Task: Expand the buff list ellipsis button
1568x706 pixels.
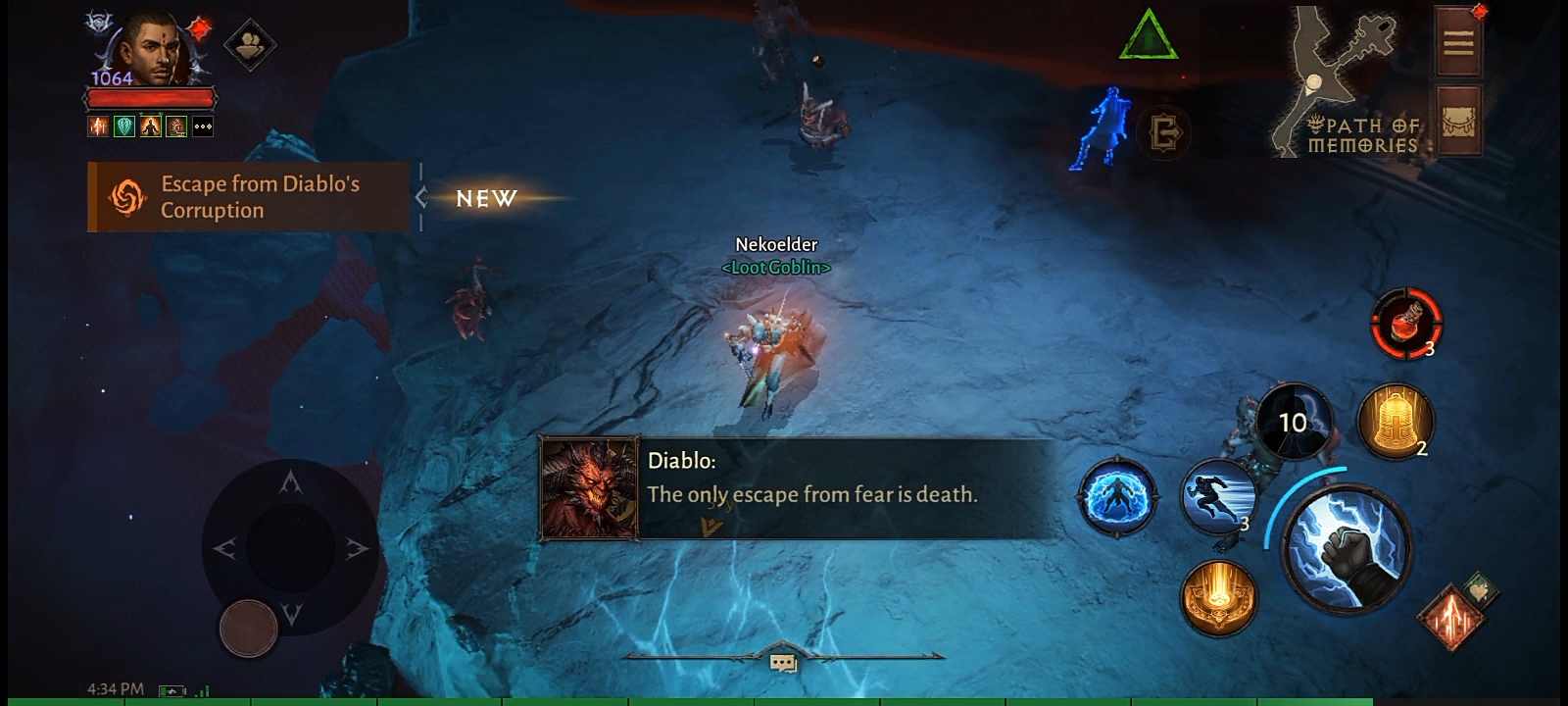Action: tap(203, 126)
